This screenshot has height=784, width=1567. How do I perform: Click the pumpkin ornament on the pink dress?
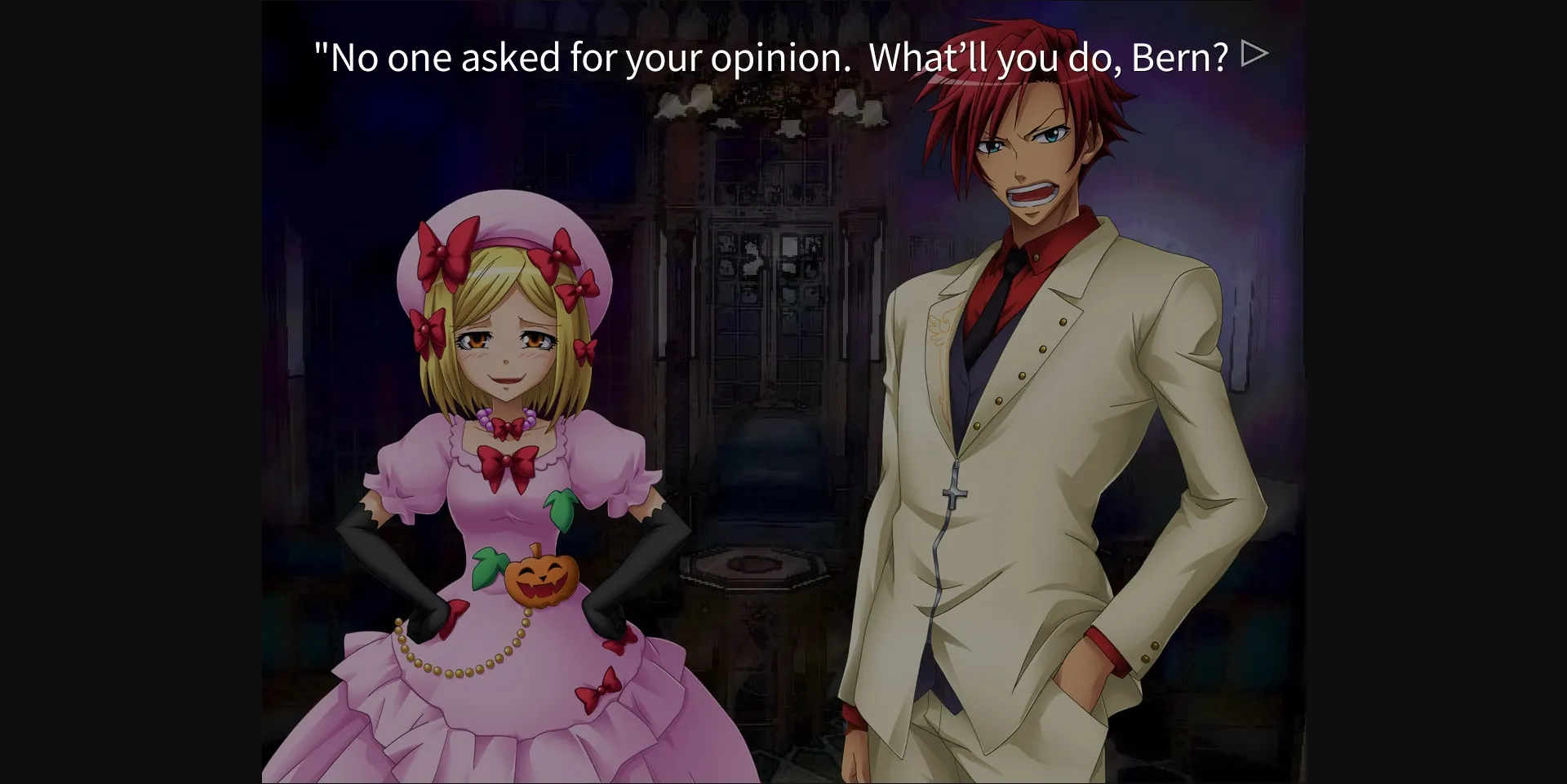click(543, 579)
